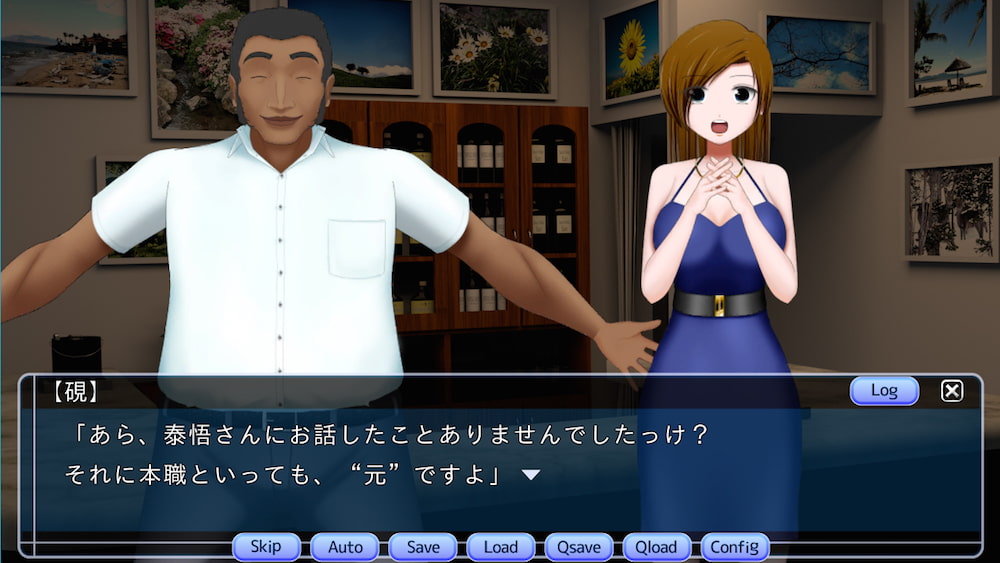Open the Config settings
Image resolution: width=1000 pixels, height=563 pixels.
pyautogui.click(x=735, y=547)
